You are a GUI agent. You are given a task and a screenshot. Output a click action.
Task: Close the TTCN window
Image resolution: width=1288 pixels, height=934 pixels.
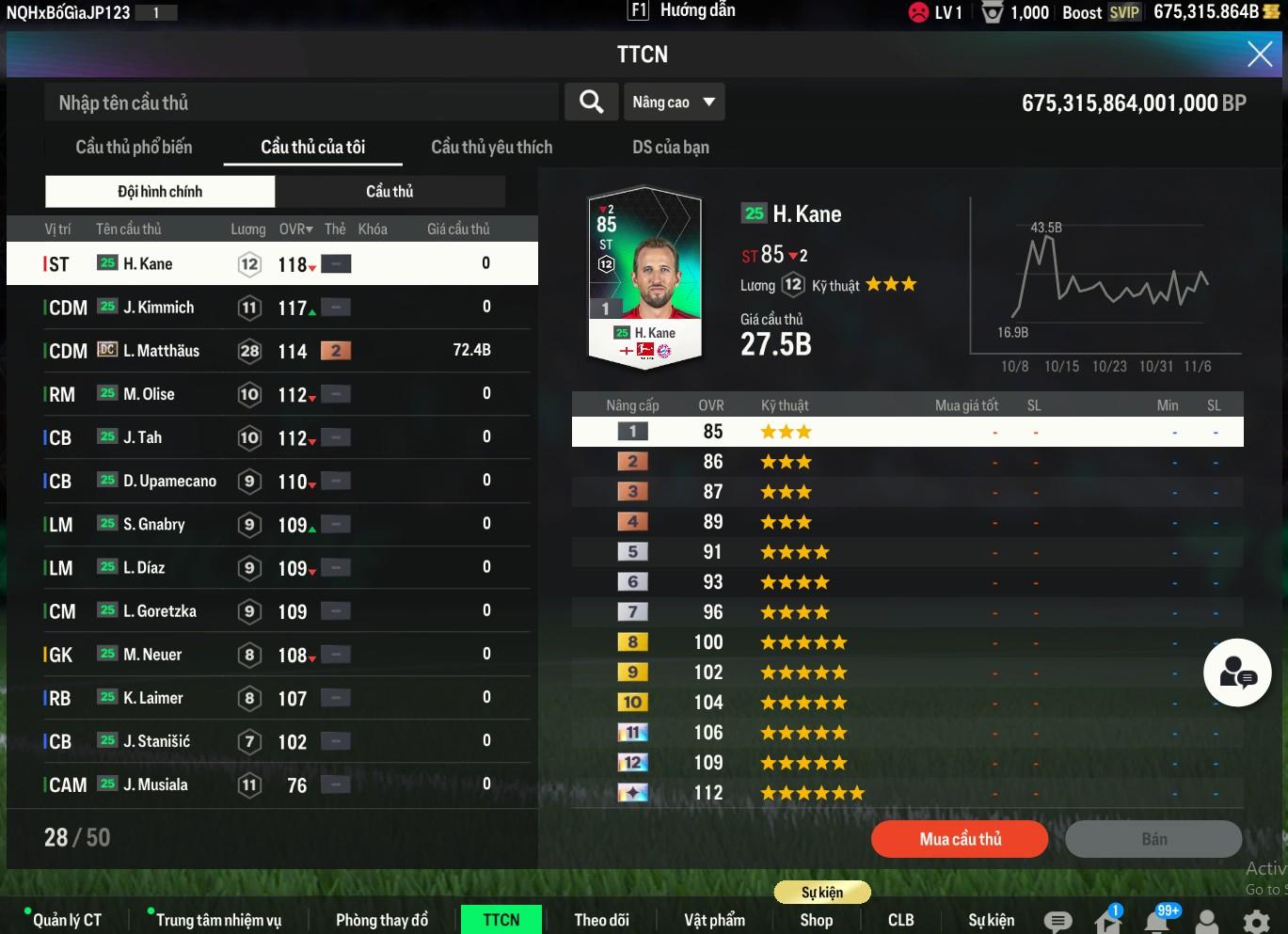coord(1259,55)
